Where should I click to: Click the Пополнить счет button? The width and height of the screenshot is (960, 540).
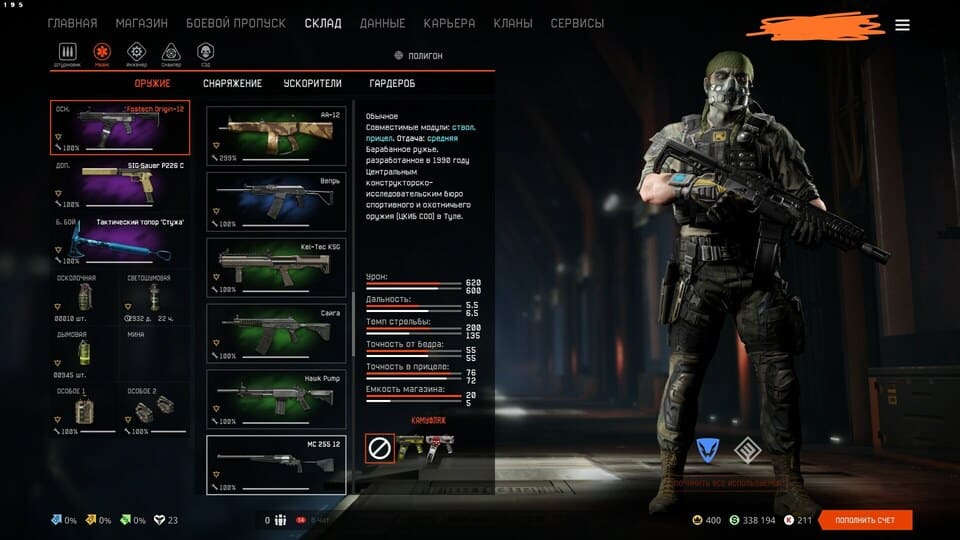[x=865, y=520]
